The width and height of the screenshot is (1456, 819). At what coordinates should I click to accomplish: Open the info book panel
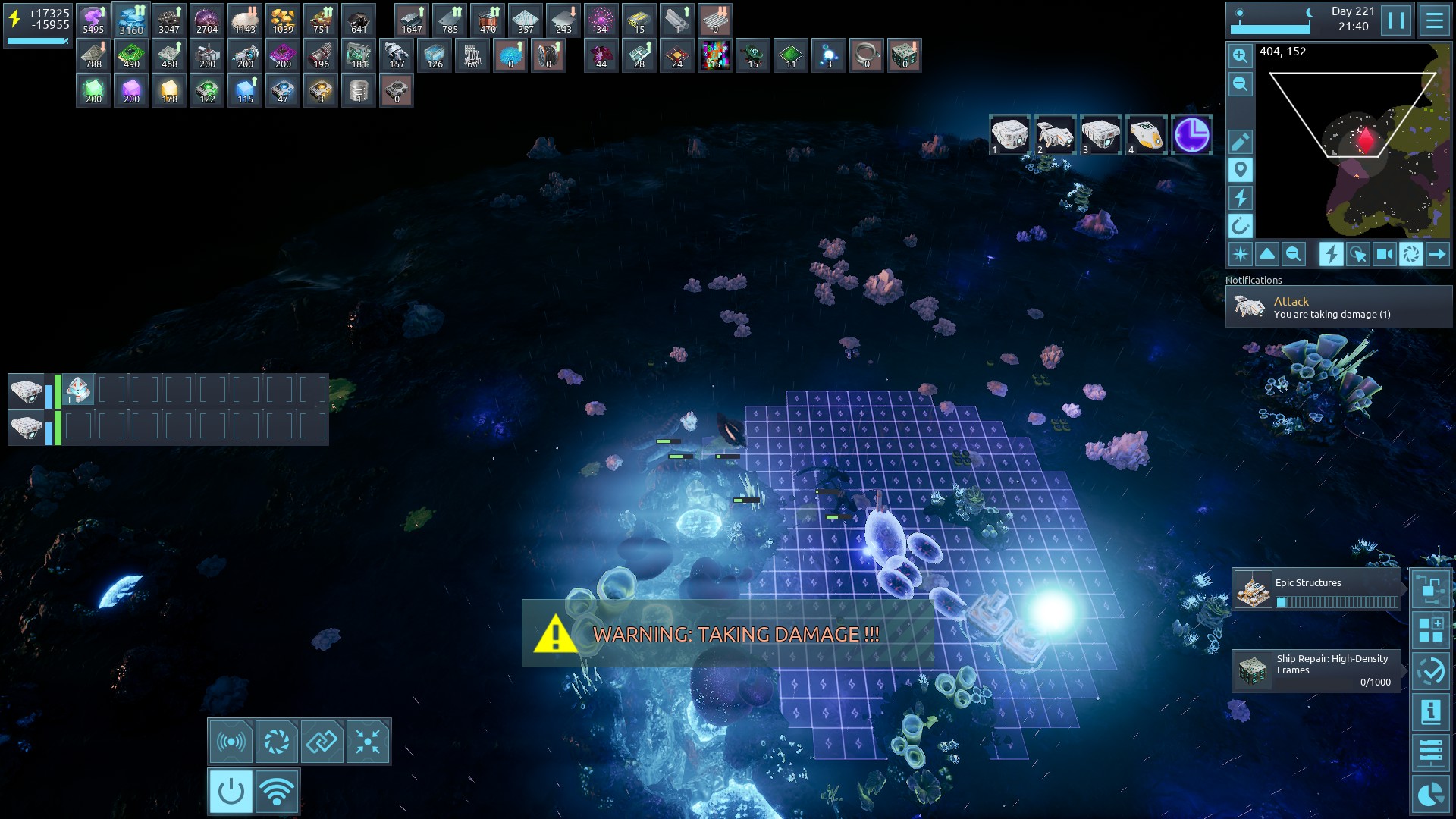(1430, 712)
